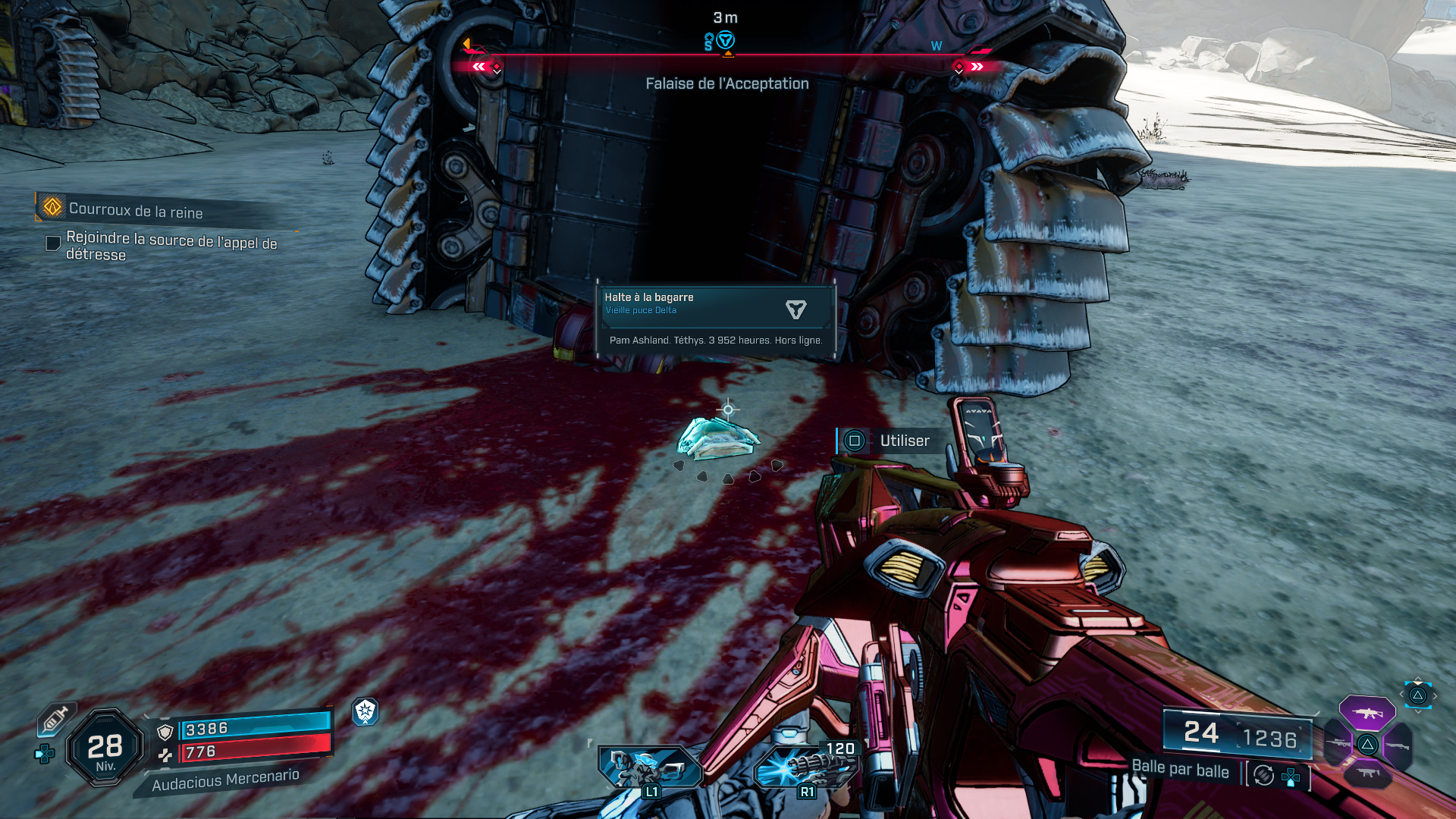
Task: Activate the character action skill icon
Action: point(649,767)
